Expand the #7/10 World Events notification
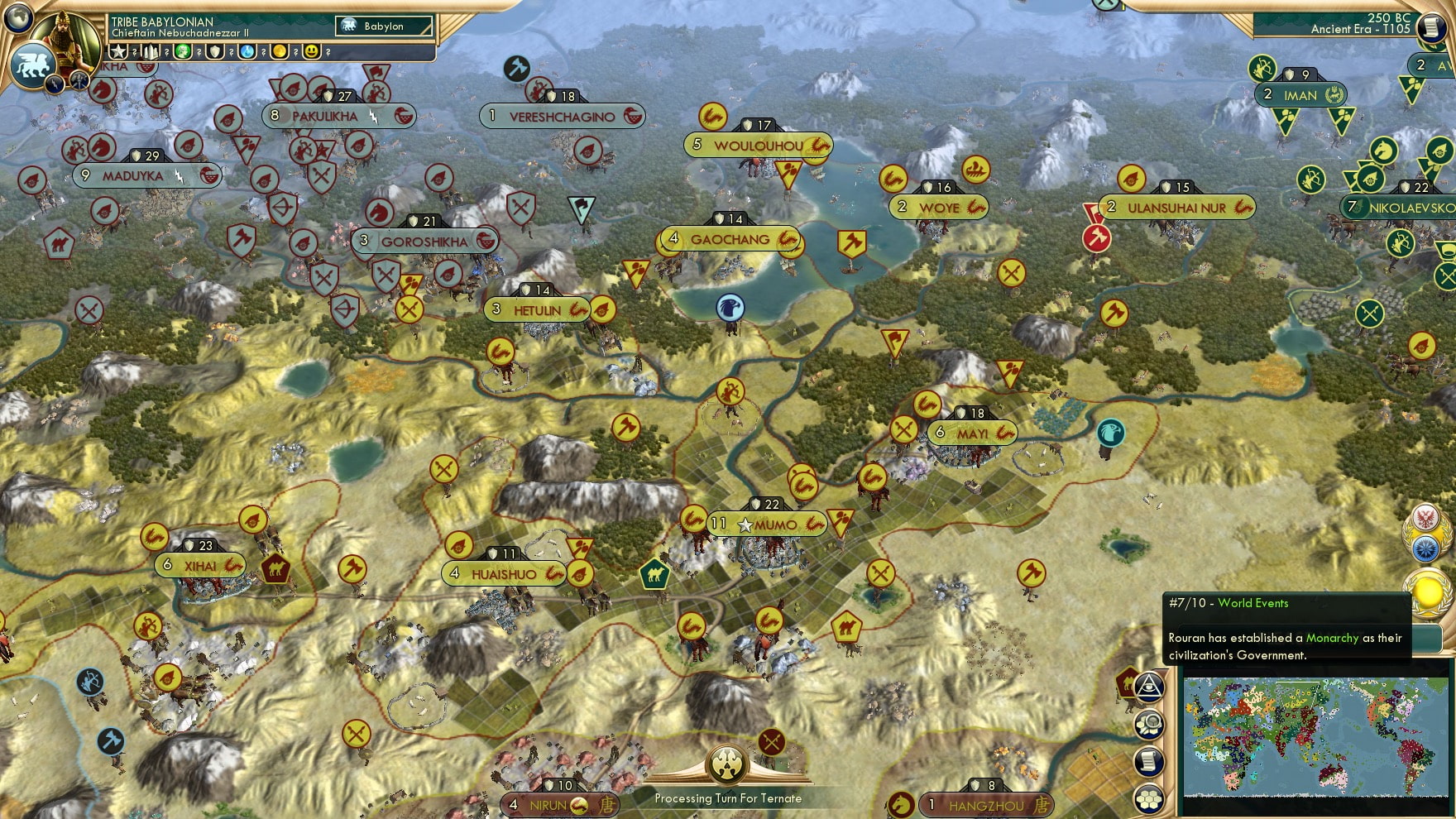The width and height of the screenshot is (1456, 819). pos(1228,603)
